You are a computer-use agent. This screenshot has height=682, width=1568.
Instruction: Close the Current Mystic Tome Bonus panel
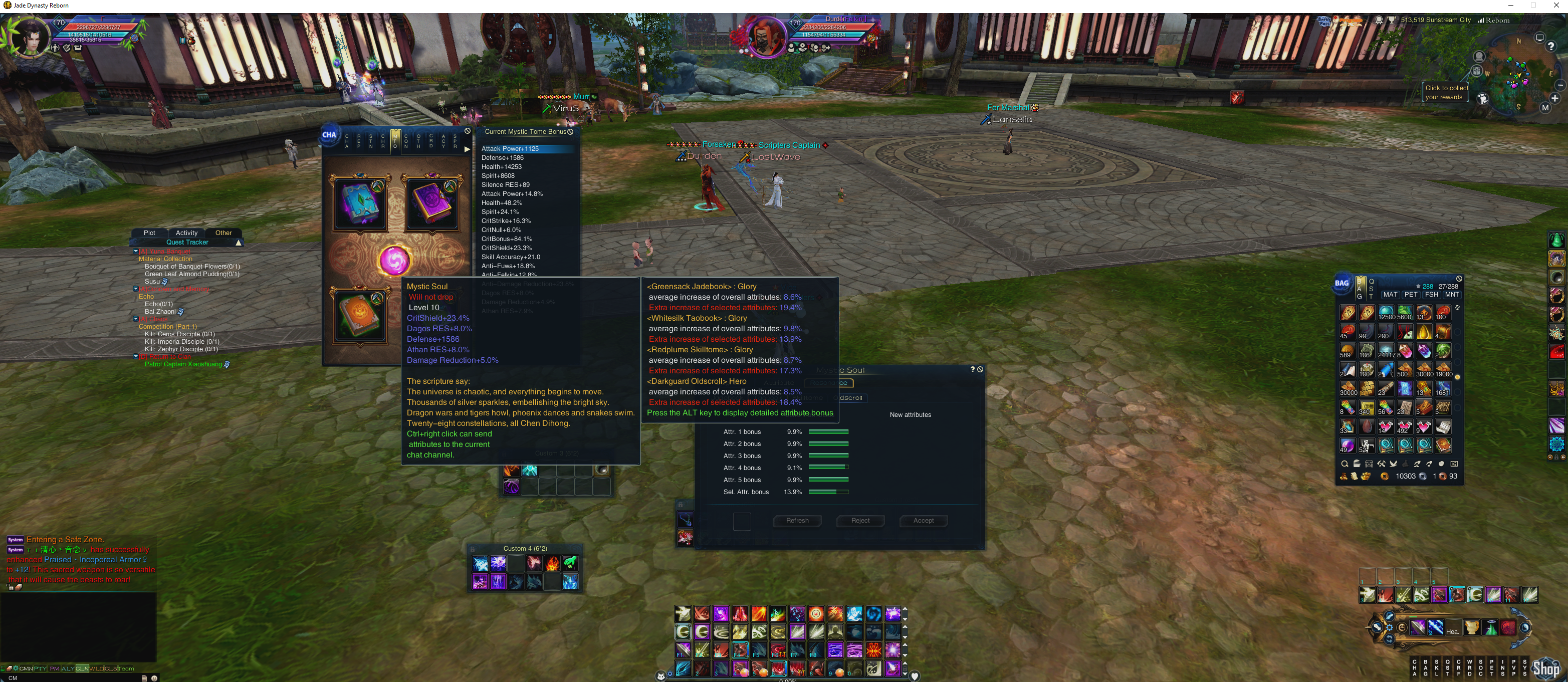click(570, 131)
